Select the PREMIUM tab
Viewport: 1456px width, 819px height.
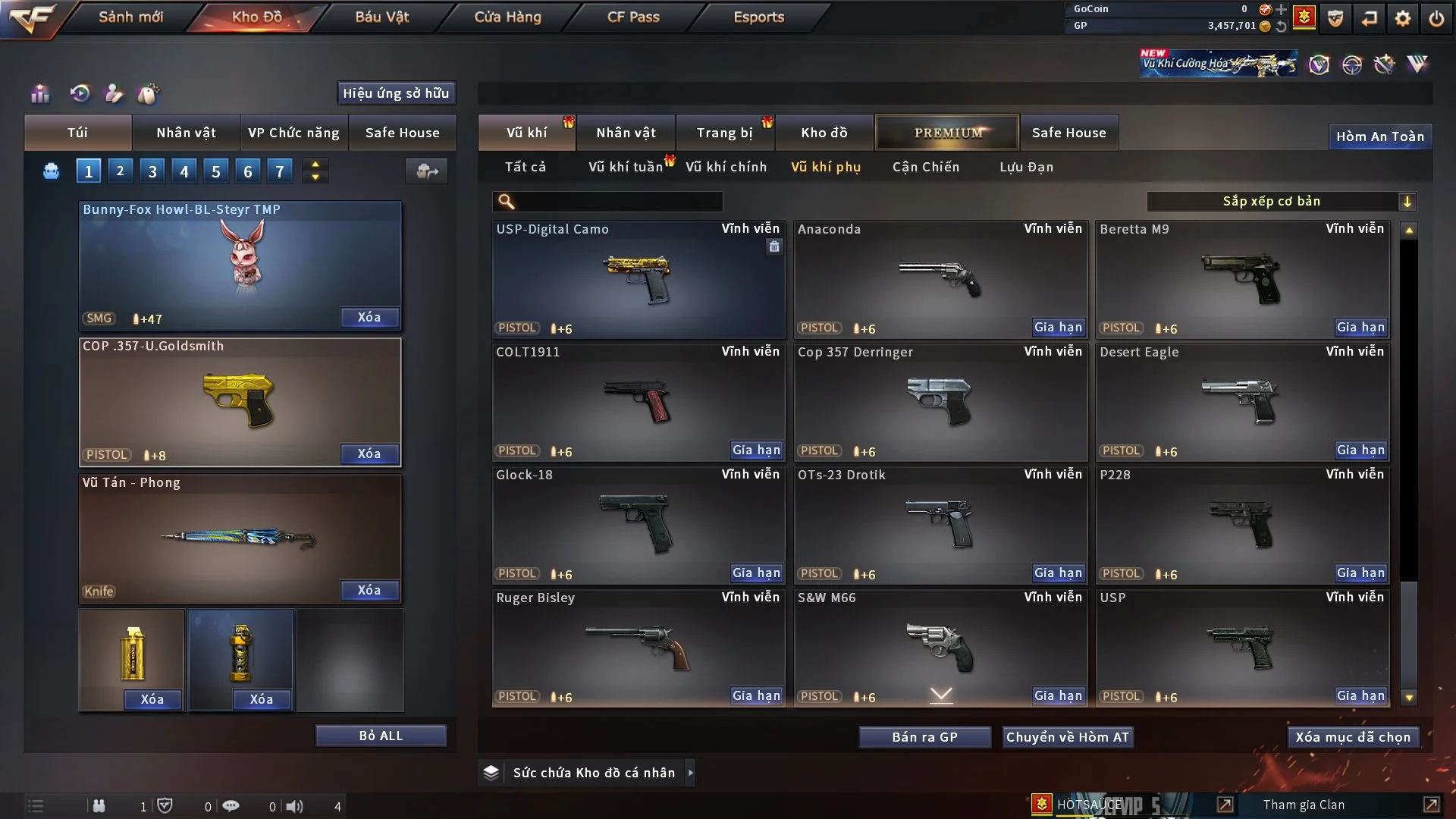947,133
